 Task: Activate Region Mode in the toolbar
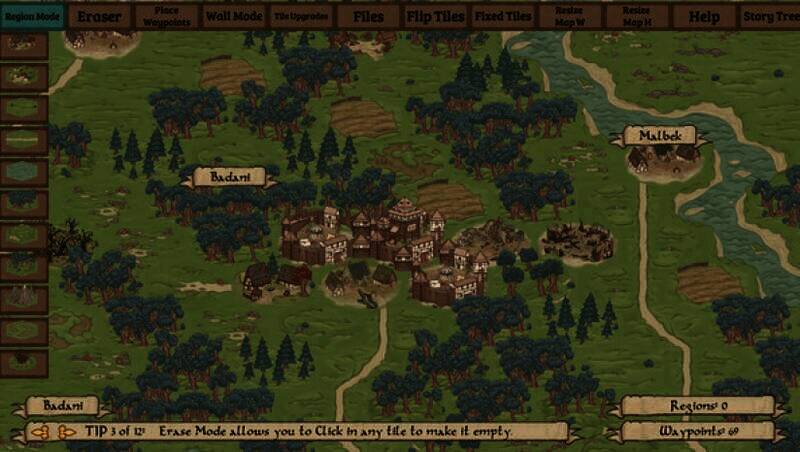pyautogui.click(x=33, y=16)
